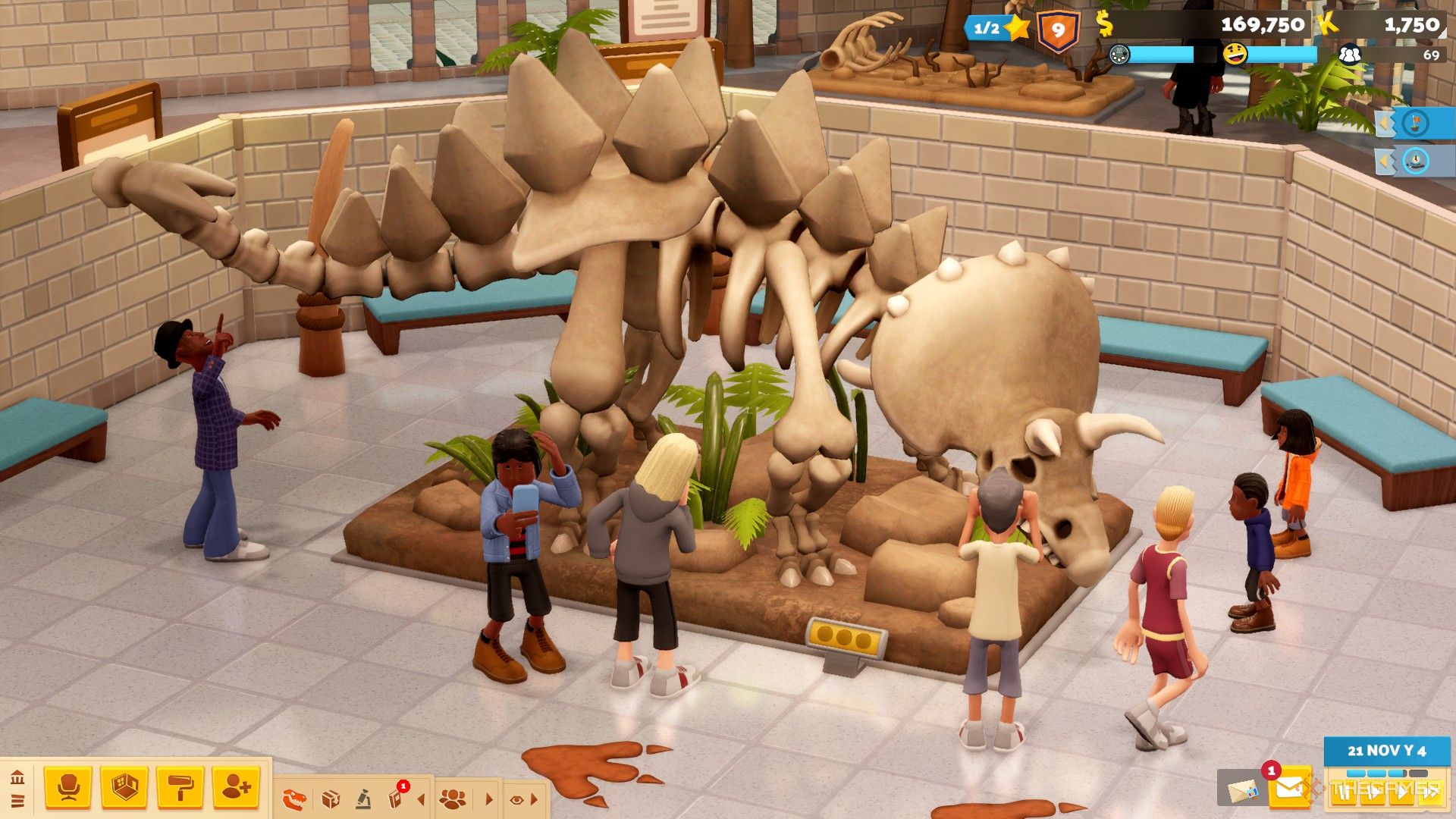Toggle the eye visualisation view
The height and width of the screenshot is (819, 1456).
(517, 799)
